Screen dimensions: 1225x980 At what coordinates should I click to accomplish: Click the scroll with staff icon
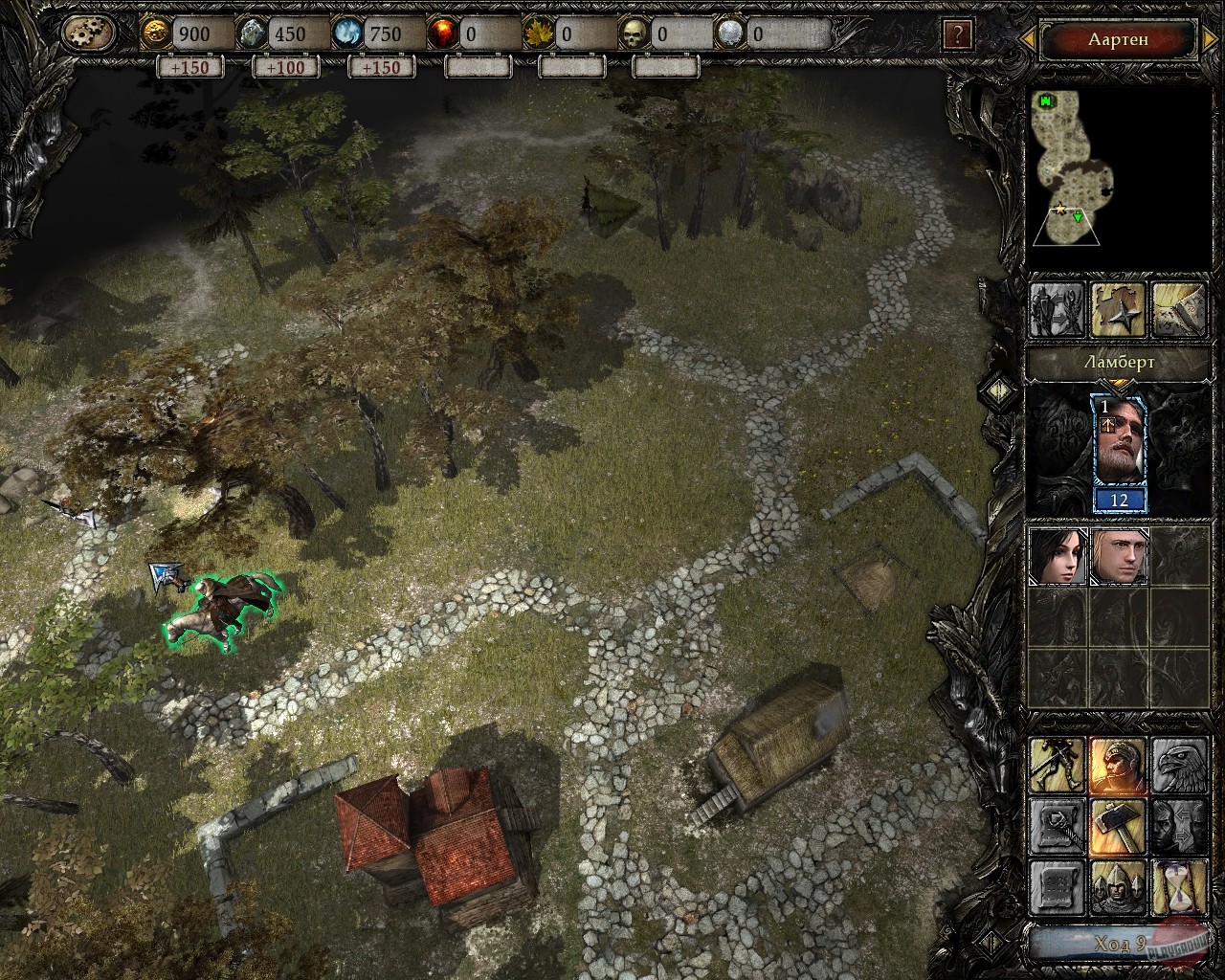click(x=1058, y=825)
